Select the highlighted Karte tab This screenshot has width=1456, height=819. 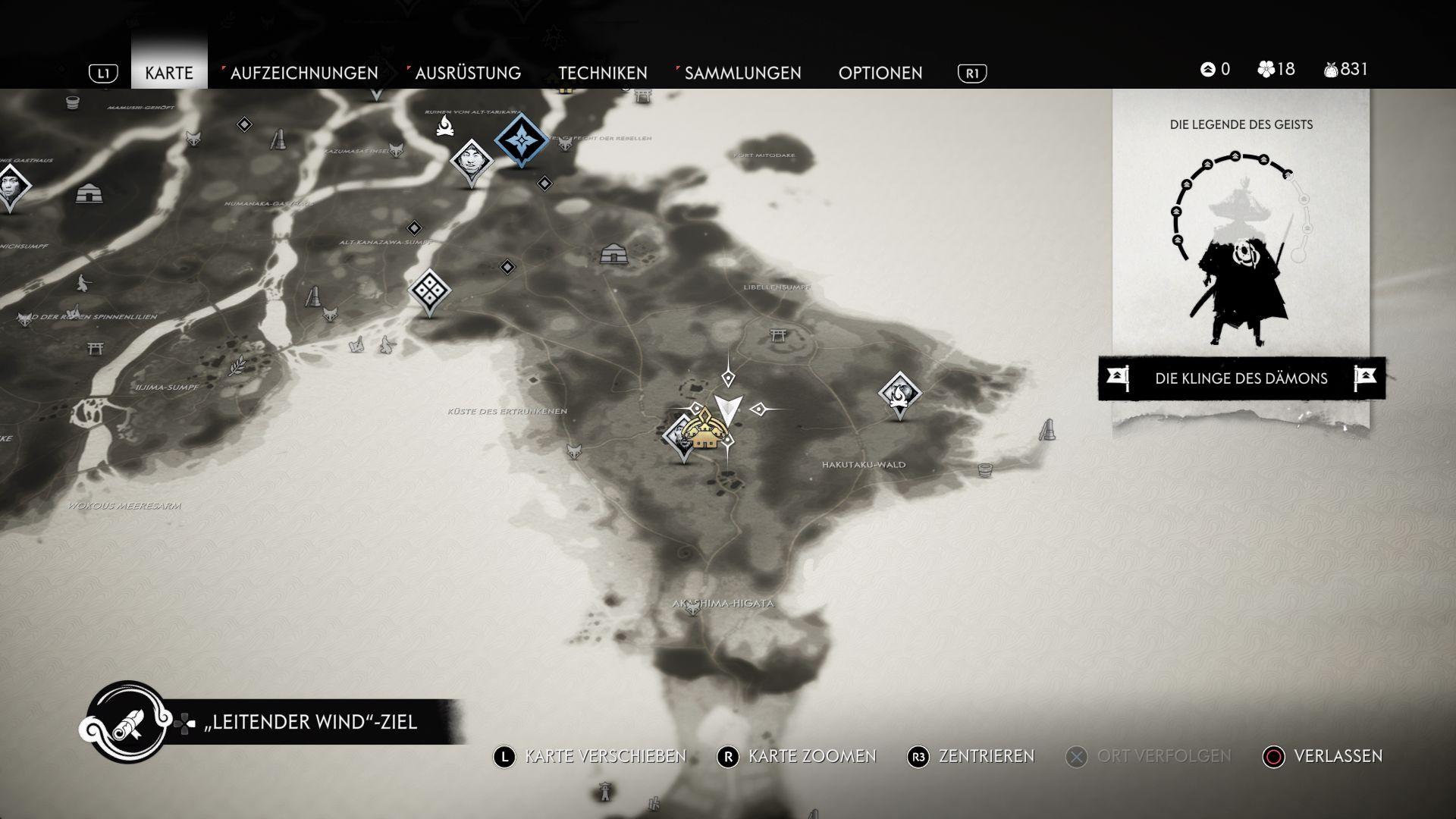coord(168,73)
